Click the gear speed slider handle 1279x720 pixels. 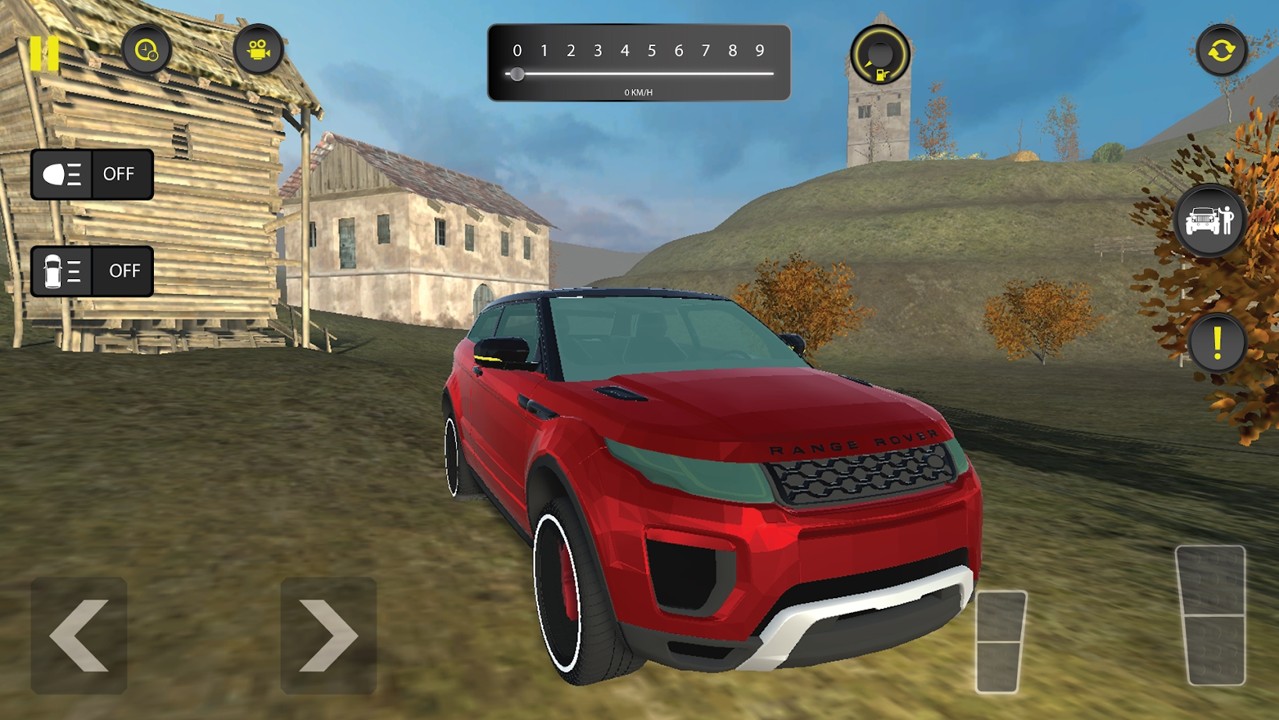(517, 74)
